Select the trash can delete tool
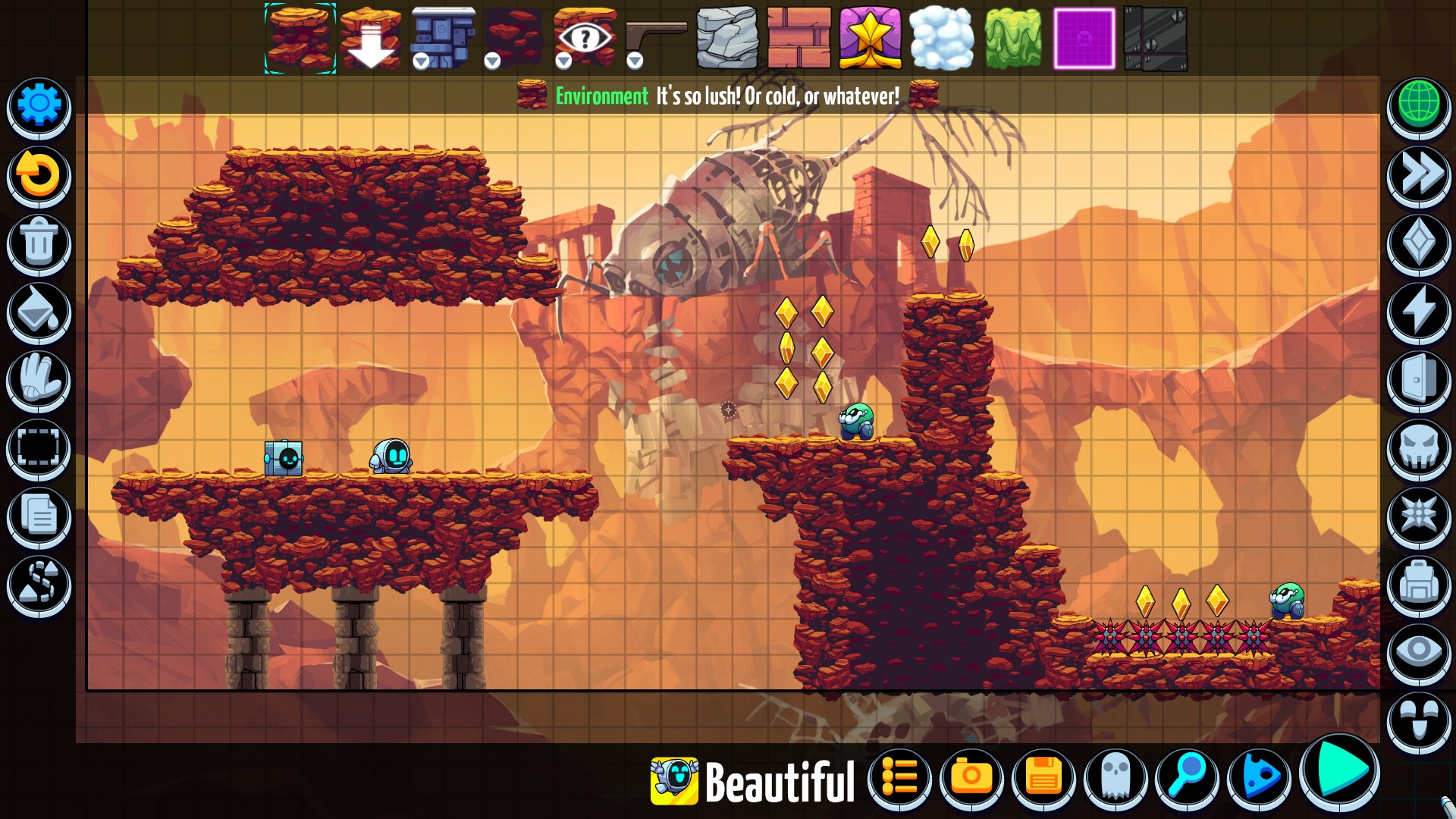This screenshot has height=819, width=1456. (39, 243)
